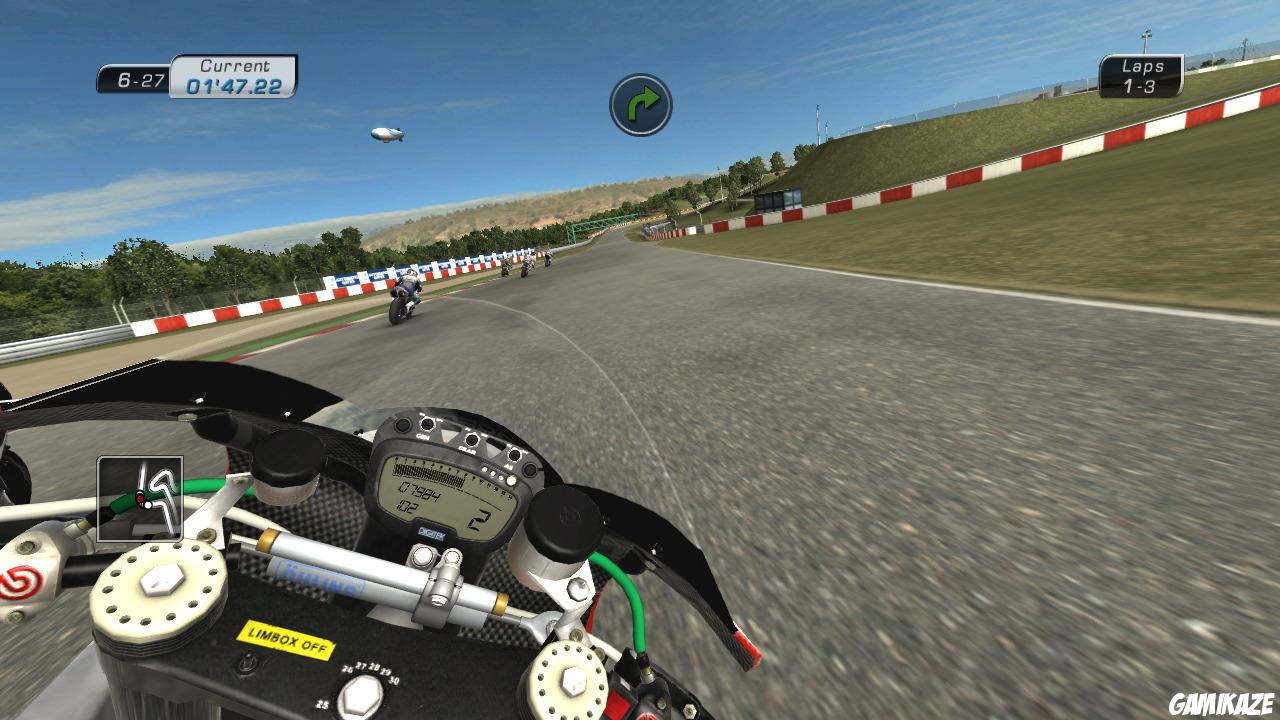
Task: Click the RPM bar graph on the LCD
Action: pos(428,472)
